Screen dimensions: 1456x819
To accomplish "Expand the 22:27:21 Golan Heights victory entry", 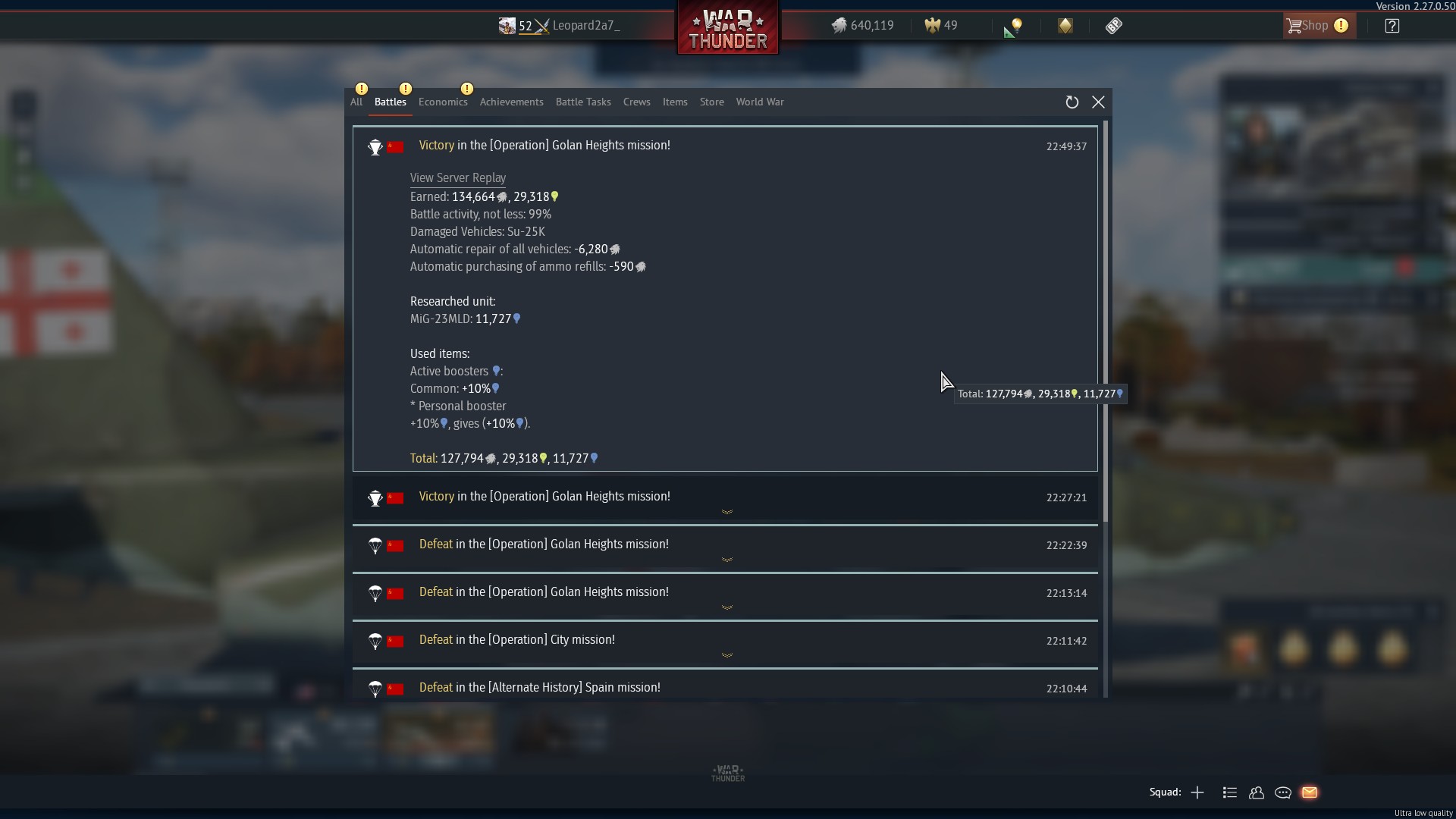I will (726, 511).
